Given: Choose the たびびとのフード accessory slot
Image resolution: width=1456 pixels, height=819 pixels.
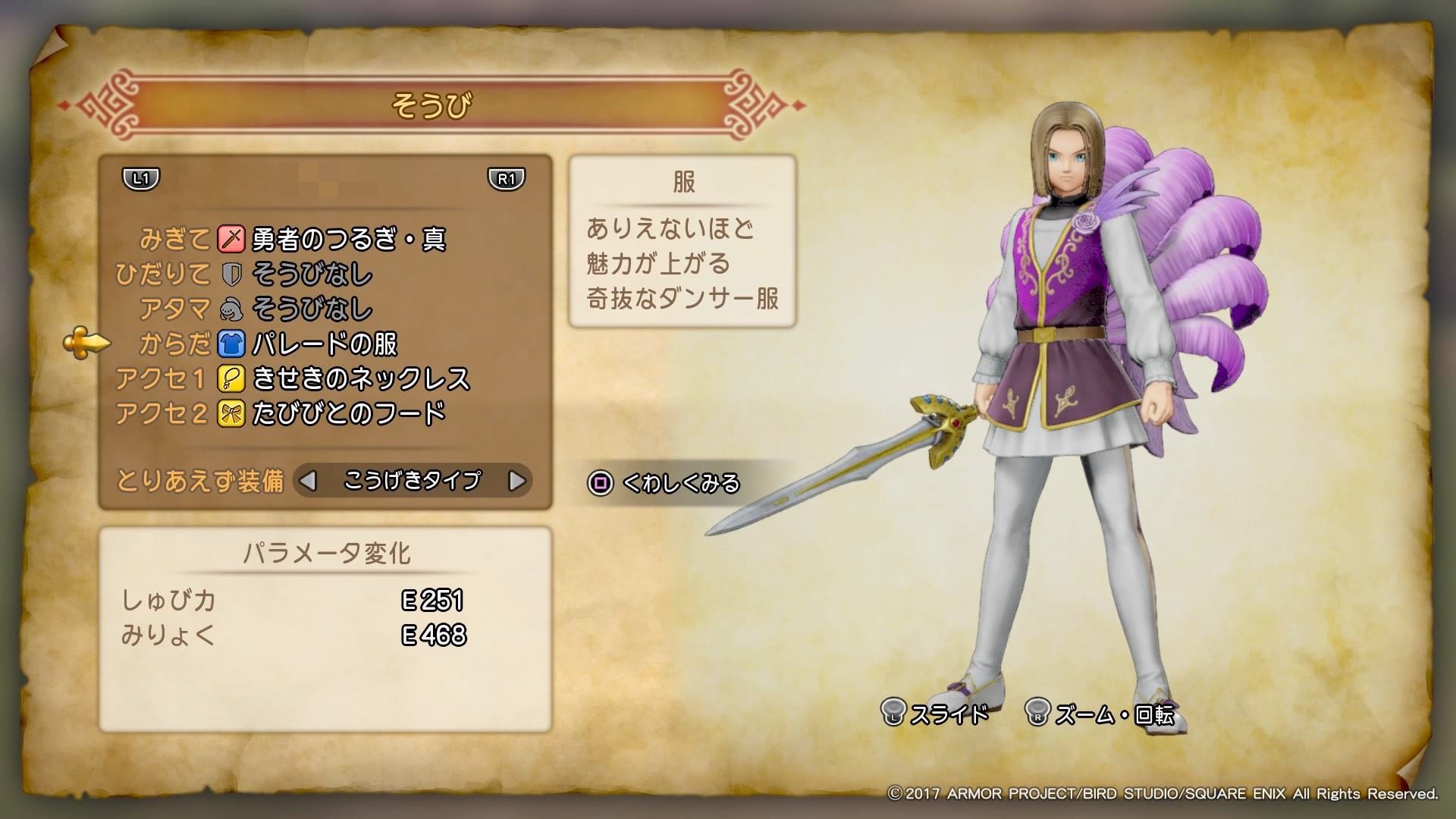Looking at the screenshot, I should [x=348, y=414].
